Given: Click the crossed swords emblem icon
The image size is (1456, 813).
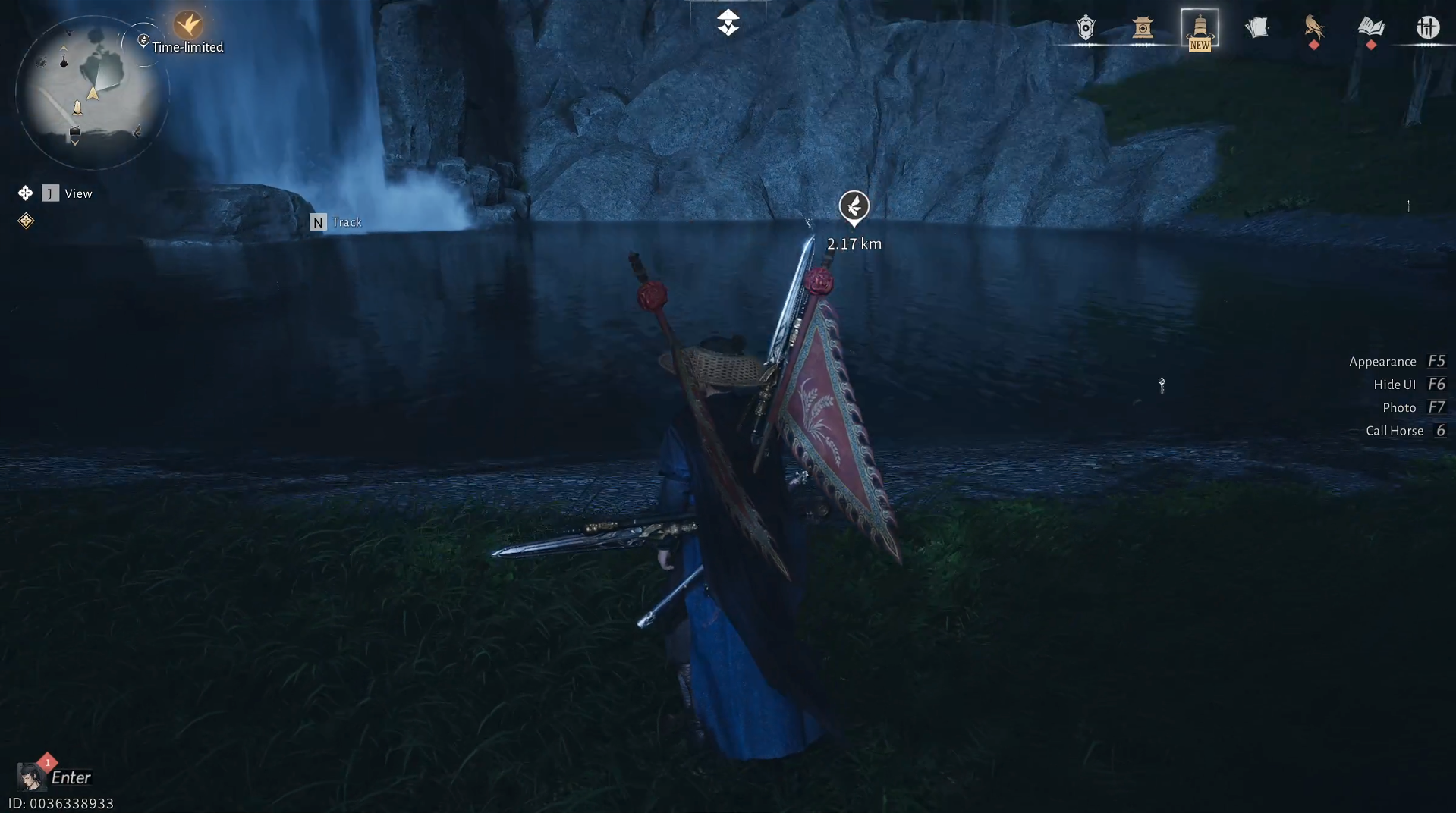Looking at the screenshot, I should point(1429,27).
